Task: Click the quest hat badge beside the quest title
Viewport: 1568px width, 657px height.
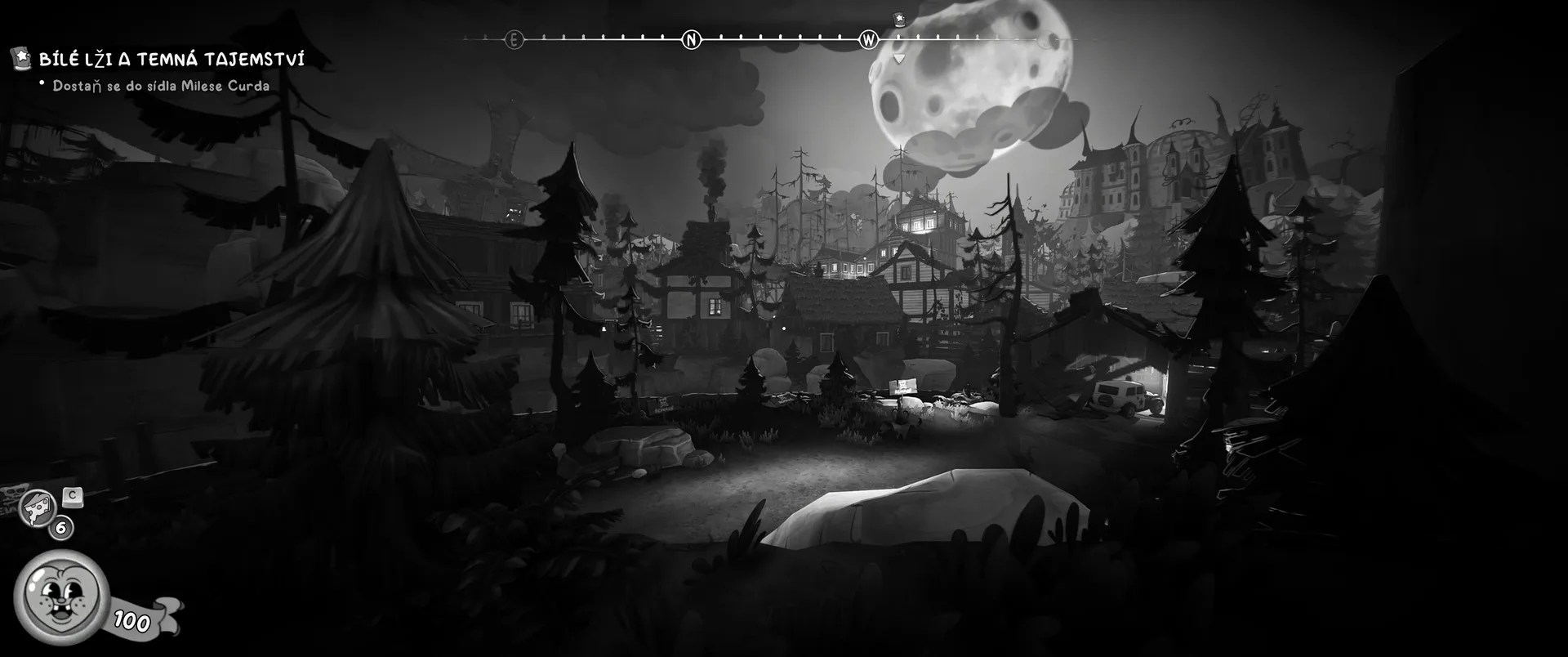Action: [x=22, y=57]
